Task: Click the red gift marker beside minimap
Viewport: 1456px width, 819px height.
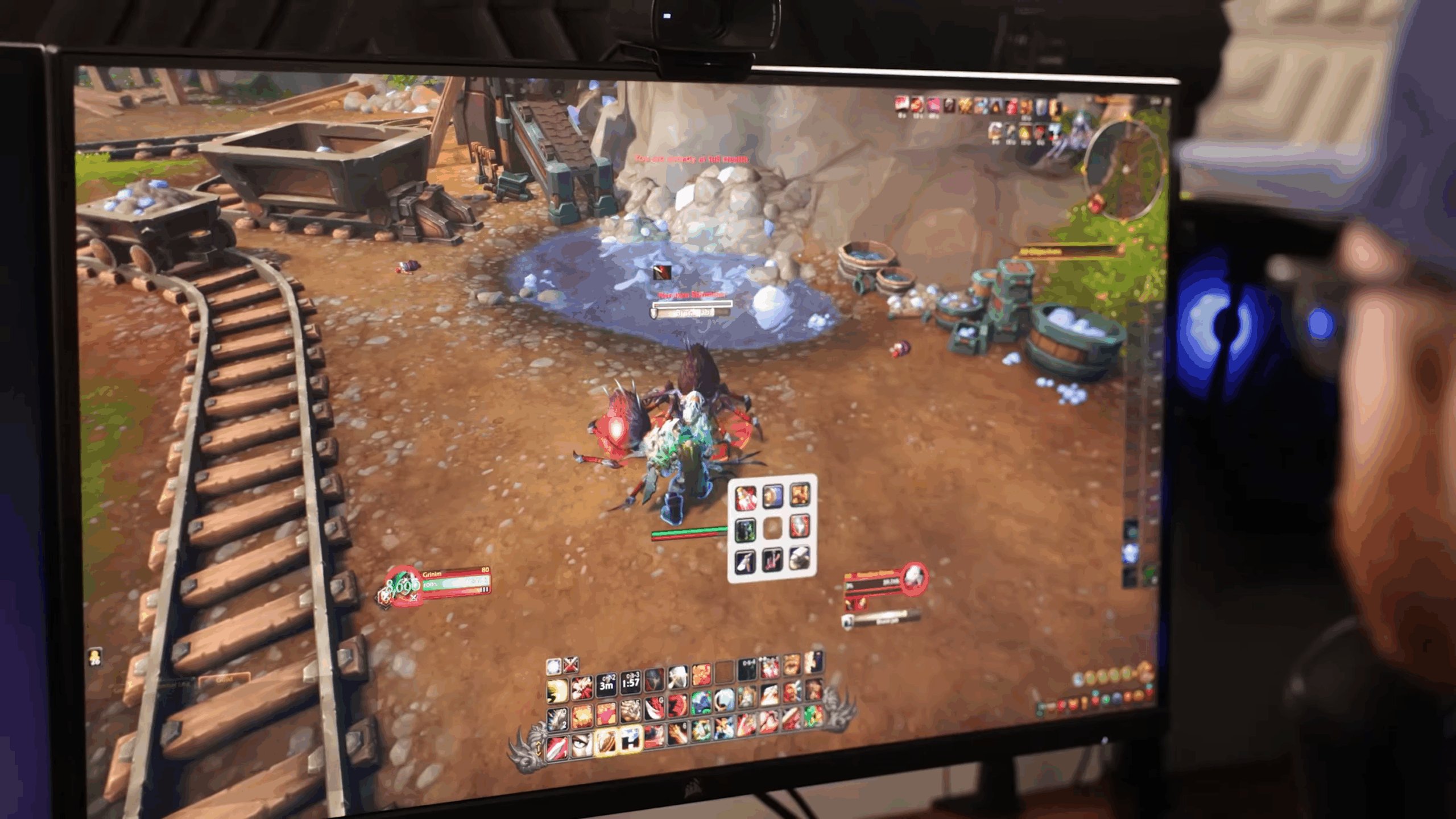Action: click(1095, 203)
